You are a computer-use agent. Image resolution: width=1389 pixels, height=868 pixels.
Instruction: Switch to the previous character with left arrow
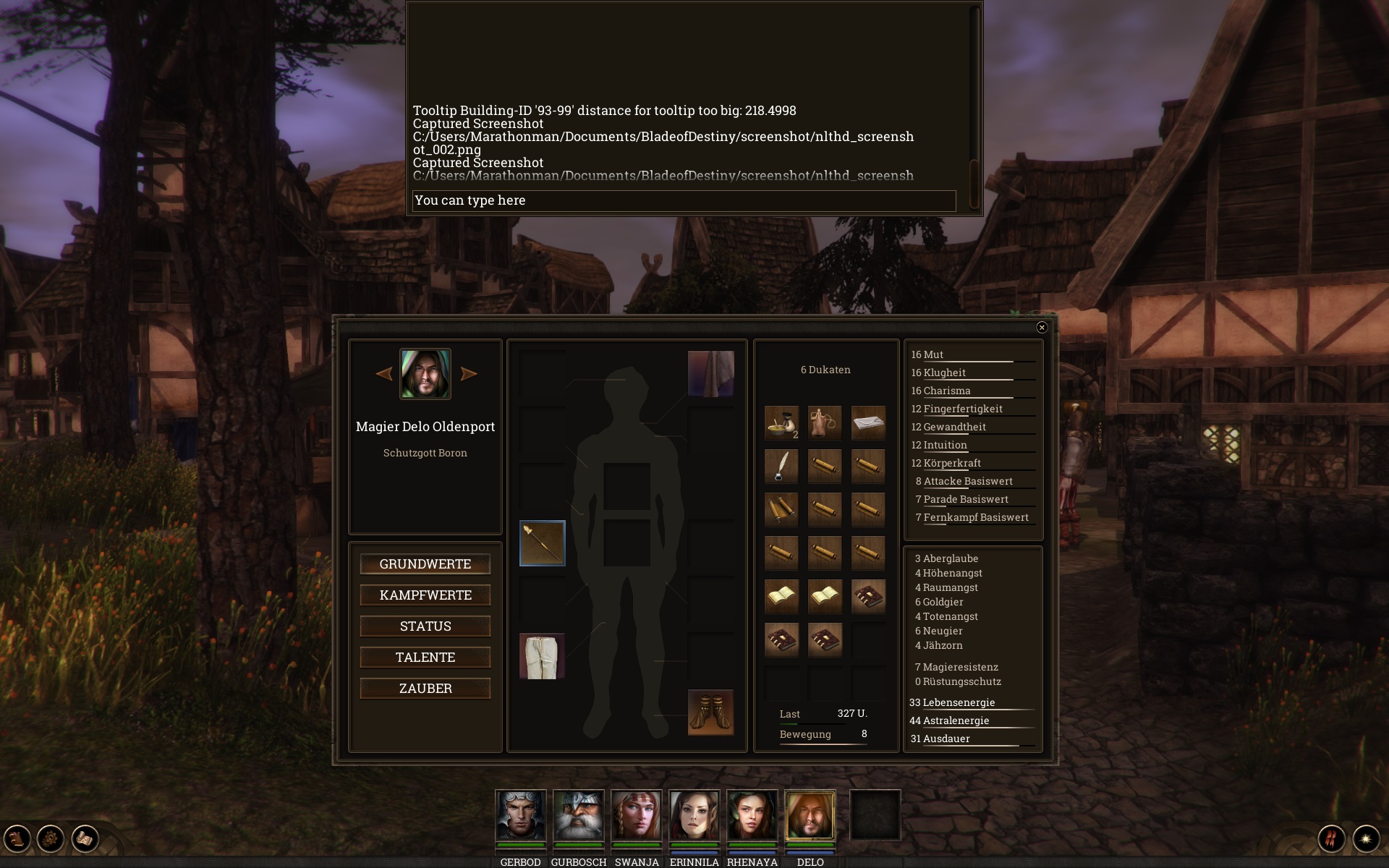click(384, 374)
